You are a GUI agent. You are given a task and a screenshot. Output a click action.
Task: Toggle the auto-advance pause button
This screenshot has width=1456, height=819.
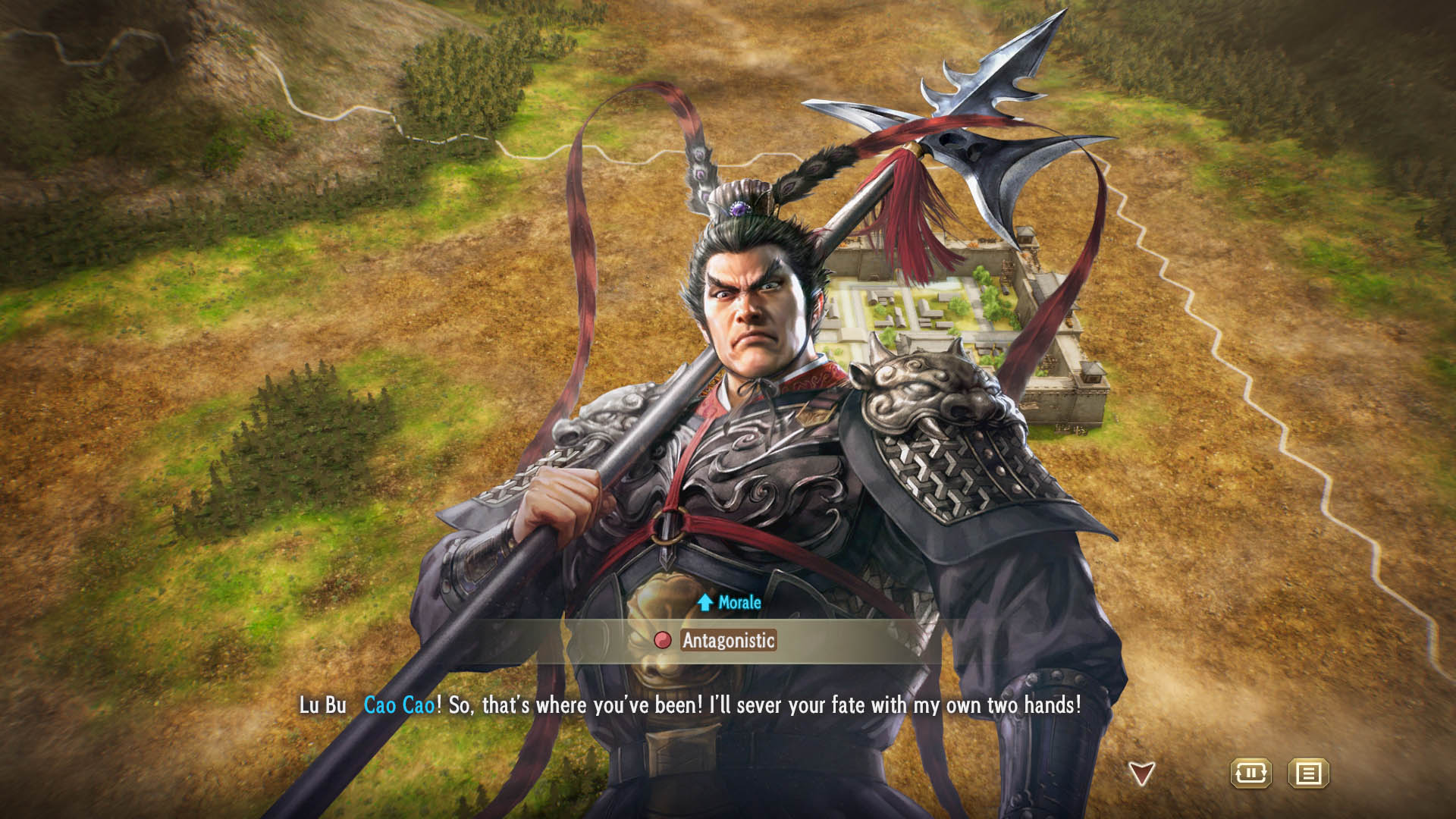pos(1250,773)
